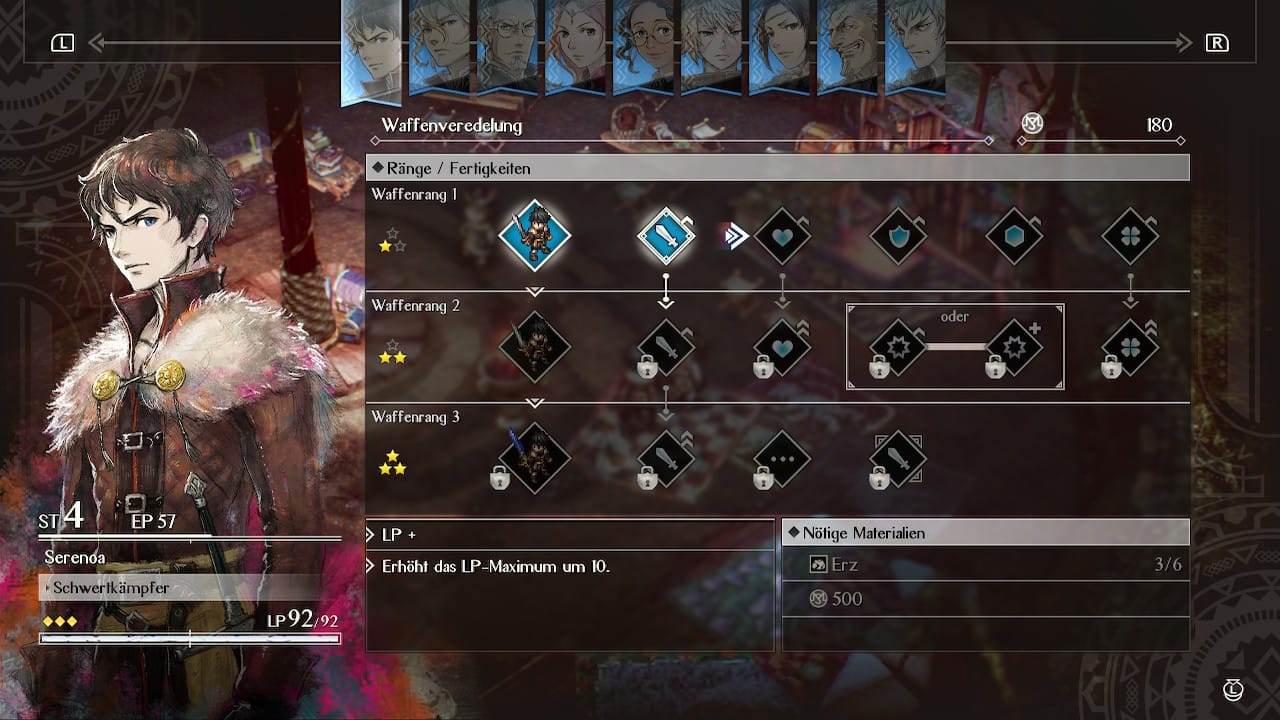Pick the rank 1 hexagon upgrade node
Image resolution: width=1280 pixels, height=720 pixels.
(1014, 237)
